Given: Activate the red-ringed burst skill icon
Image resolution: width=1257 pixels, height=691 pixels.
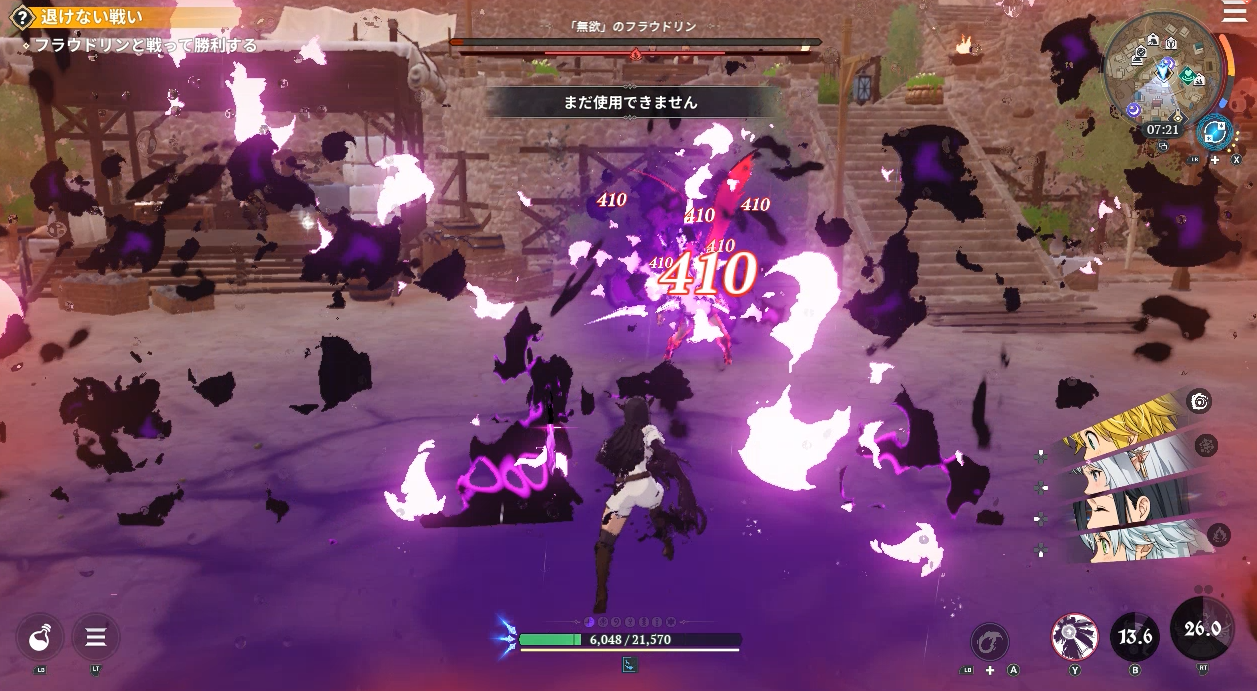Looking at the screenshot, I should tap(1075, 635).
